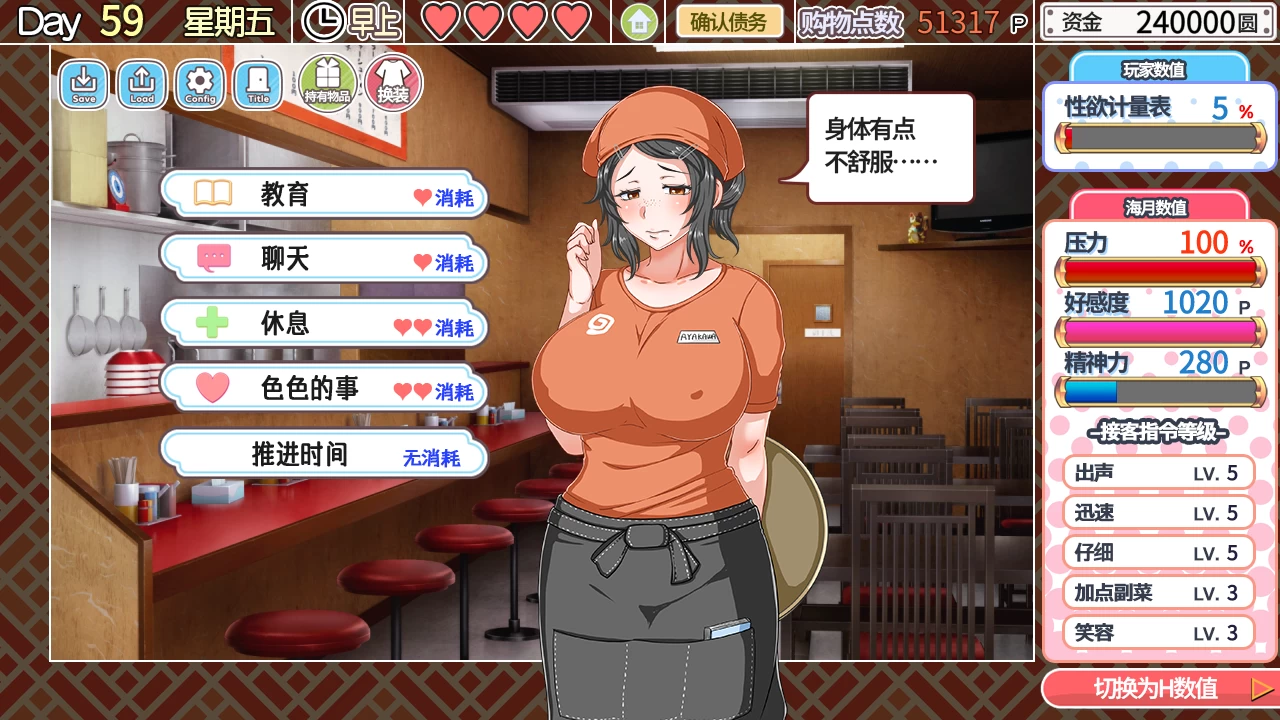The width and height of the screenshot is (1280, 720).
Task: Click the 笑容 LV.3 skill entry
Action: [x=1157, y=632]
